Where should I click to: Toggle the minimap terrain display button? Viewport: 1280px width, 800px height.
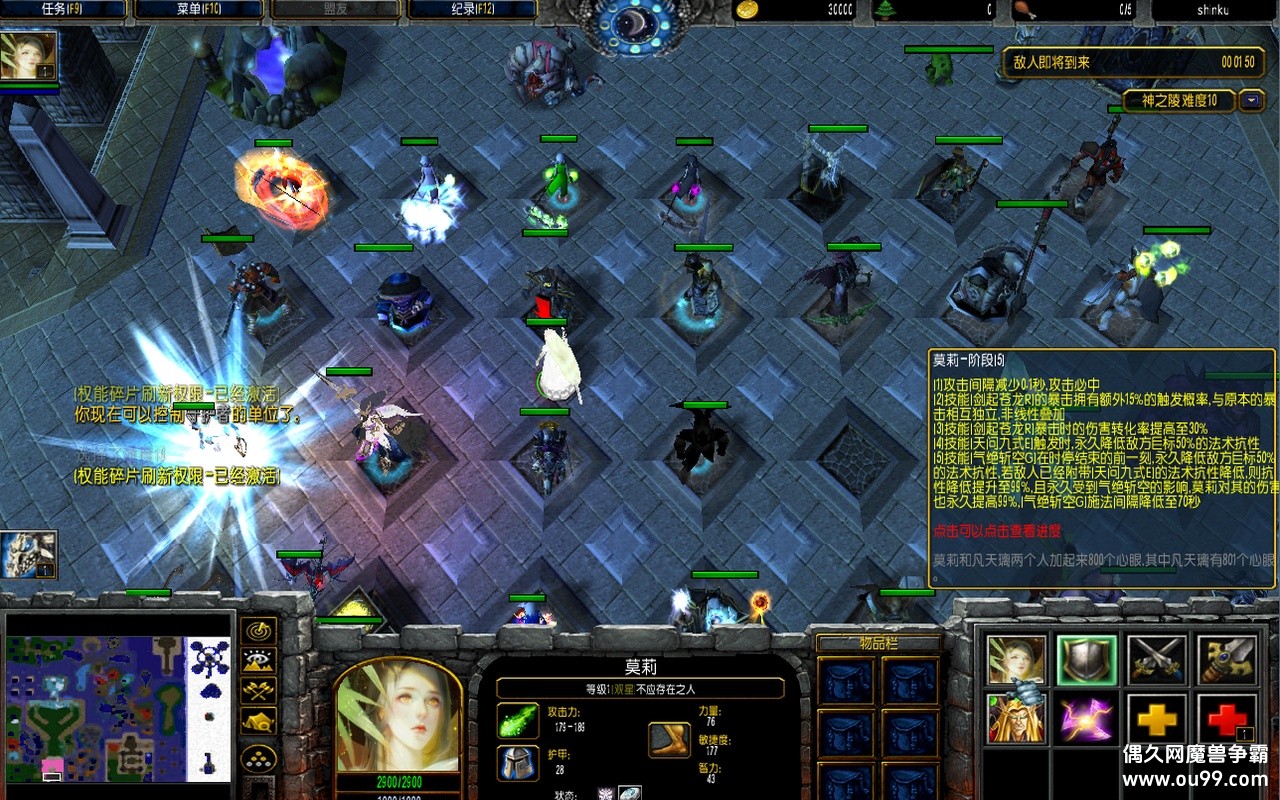click(x=260, y=660)
